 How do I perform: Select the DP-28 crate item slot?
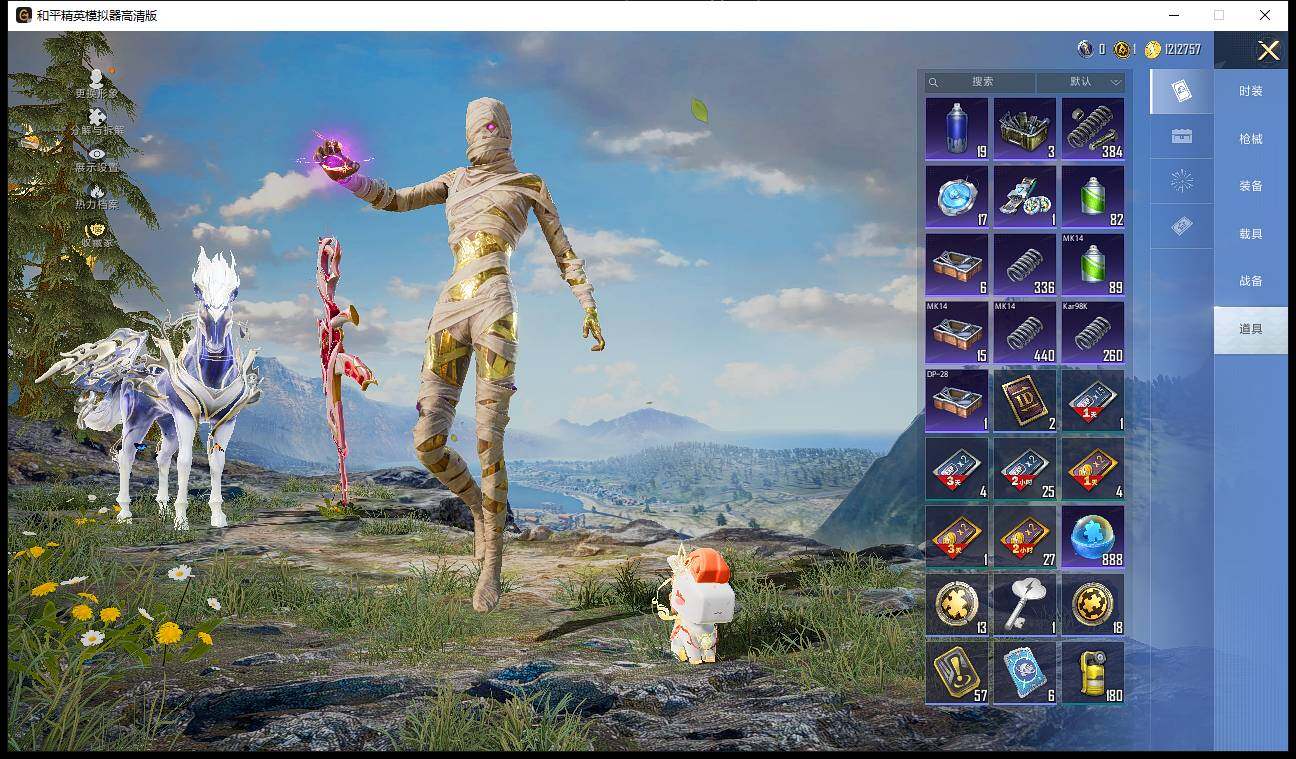[x=957, y=401]
